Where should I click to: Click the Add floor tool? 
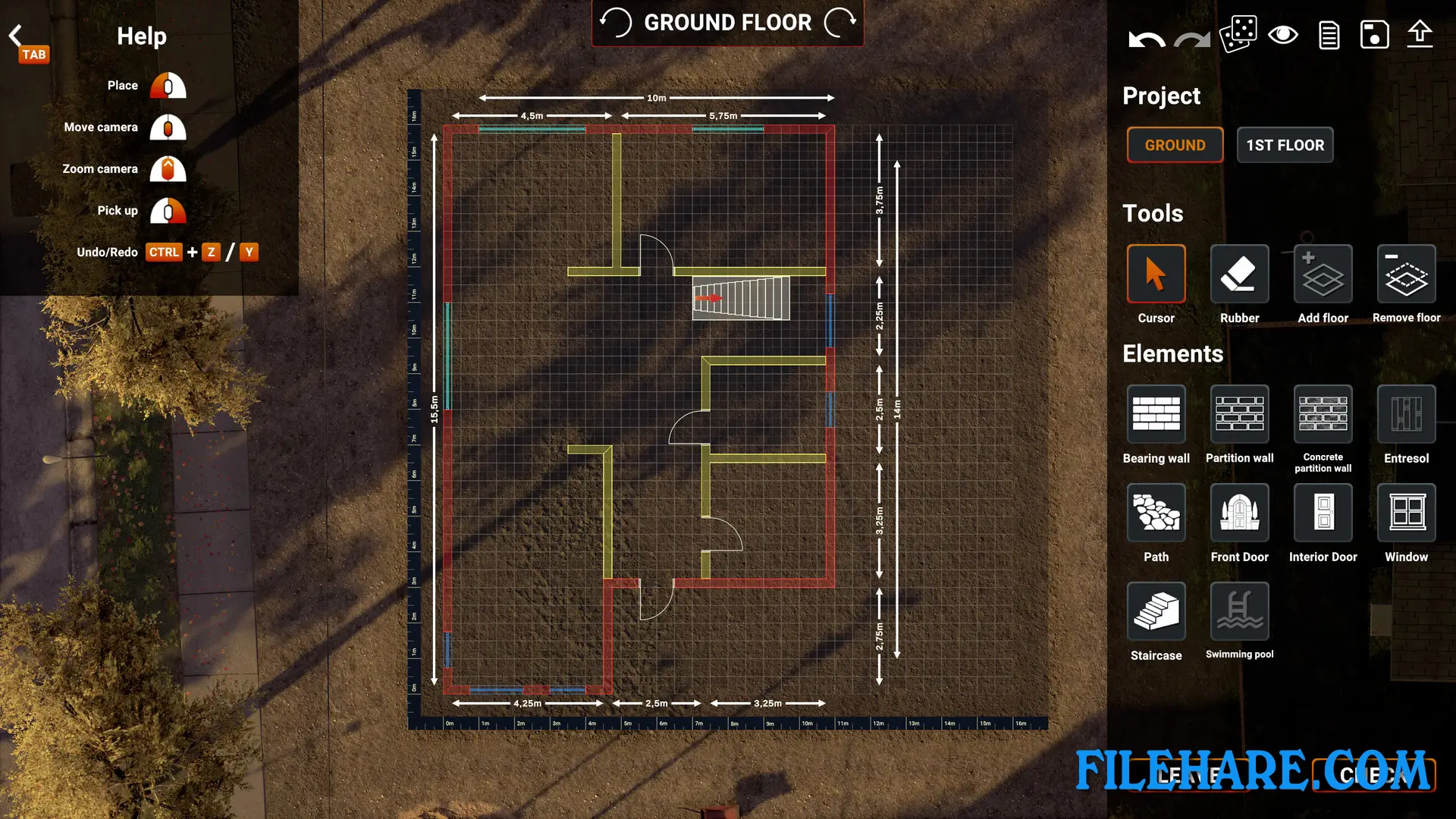pyautogui.click(x=1323, y=275)
